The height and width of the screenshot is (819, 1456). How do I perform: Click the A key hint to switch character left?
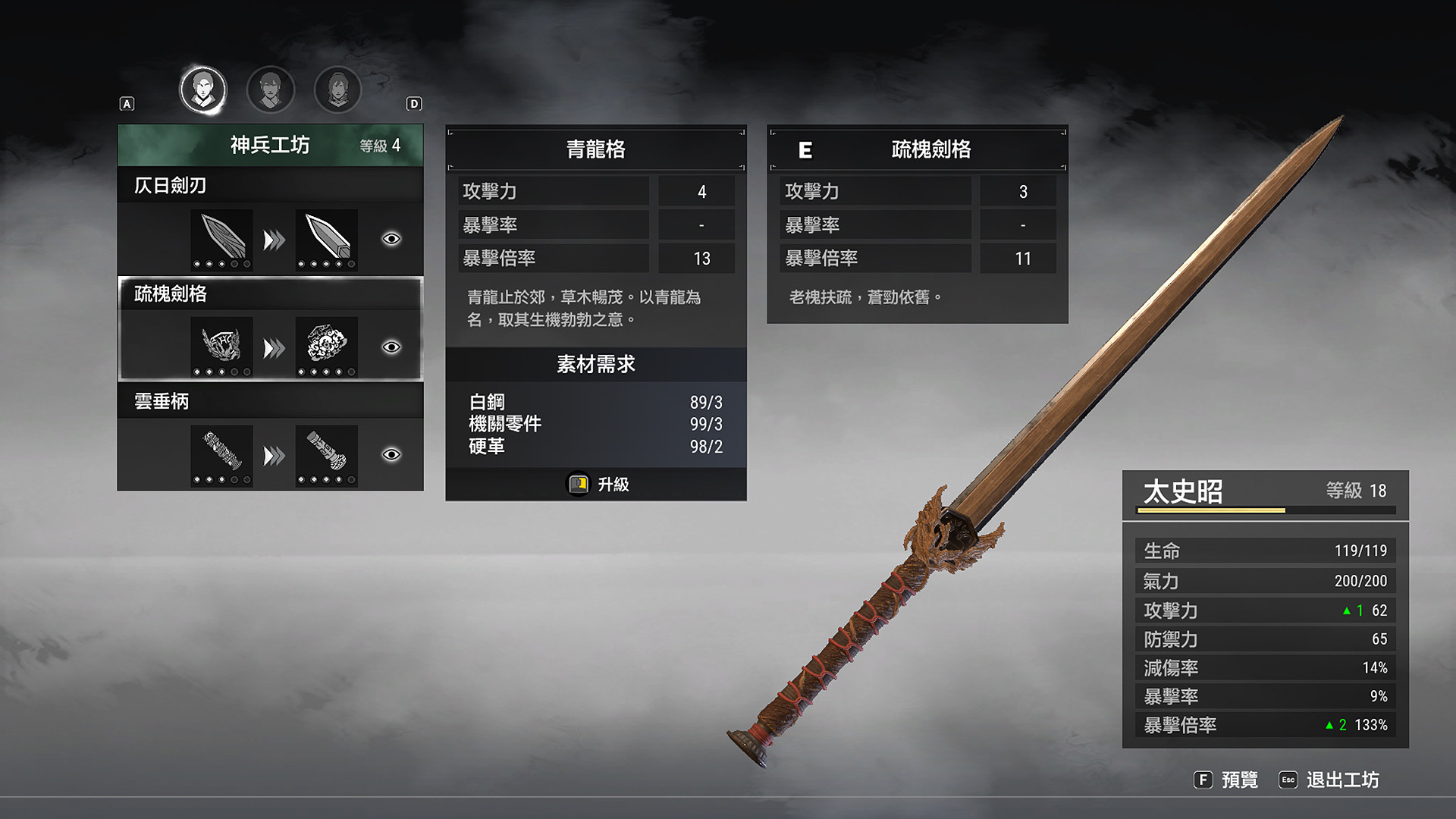point(127,104)
